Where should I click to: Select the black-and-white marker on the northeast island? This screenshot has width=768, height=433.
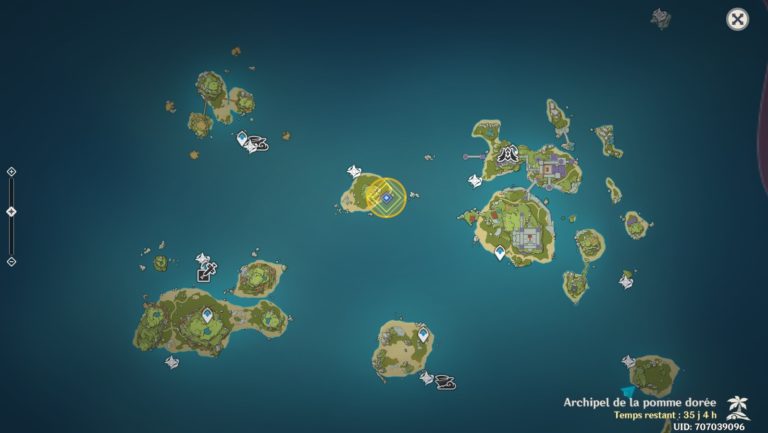coord(509,155)
